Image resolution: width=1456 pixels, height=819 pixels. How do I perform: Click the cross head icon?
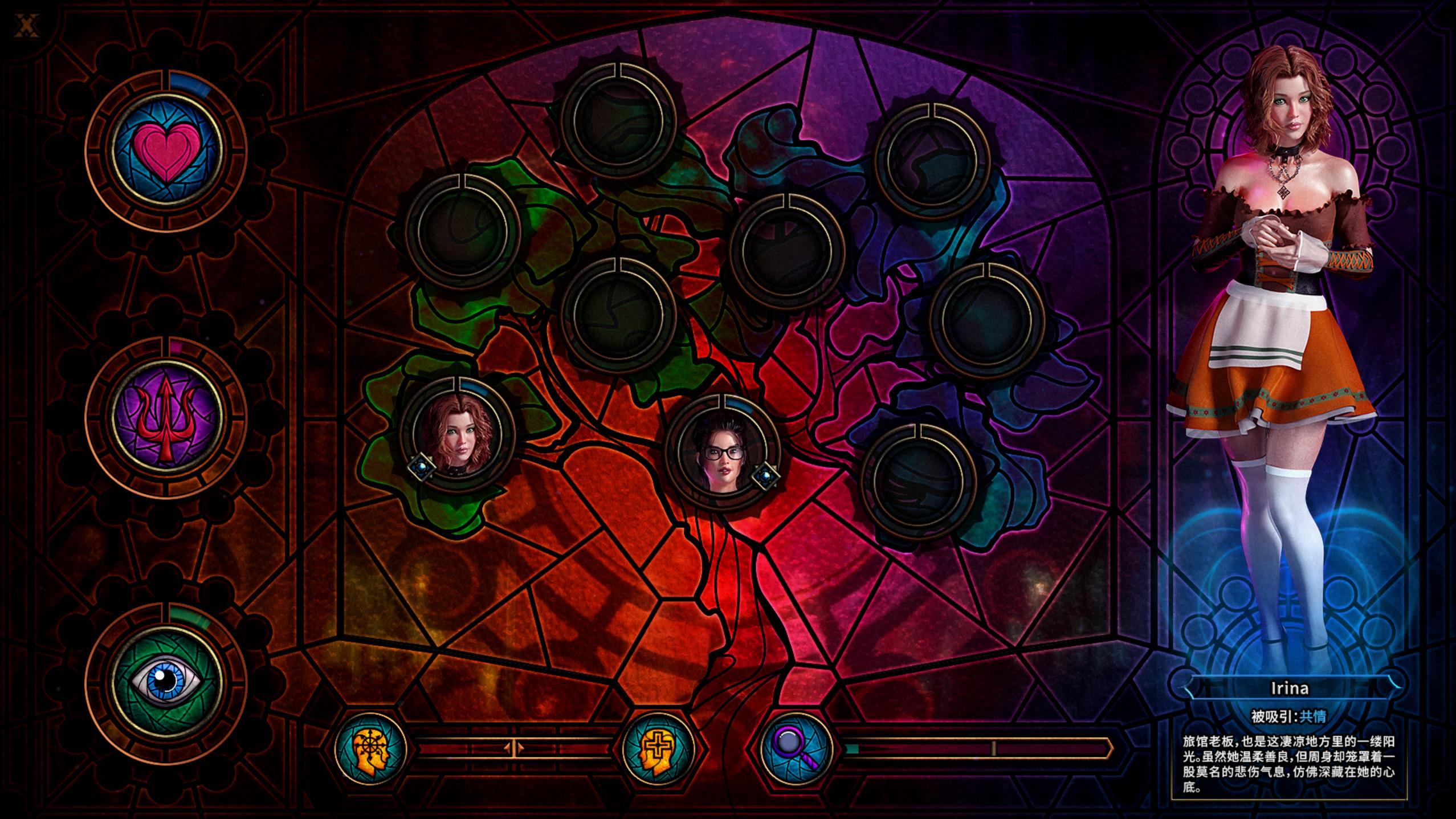pyautogui.click(x=659, y=748)
